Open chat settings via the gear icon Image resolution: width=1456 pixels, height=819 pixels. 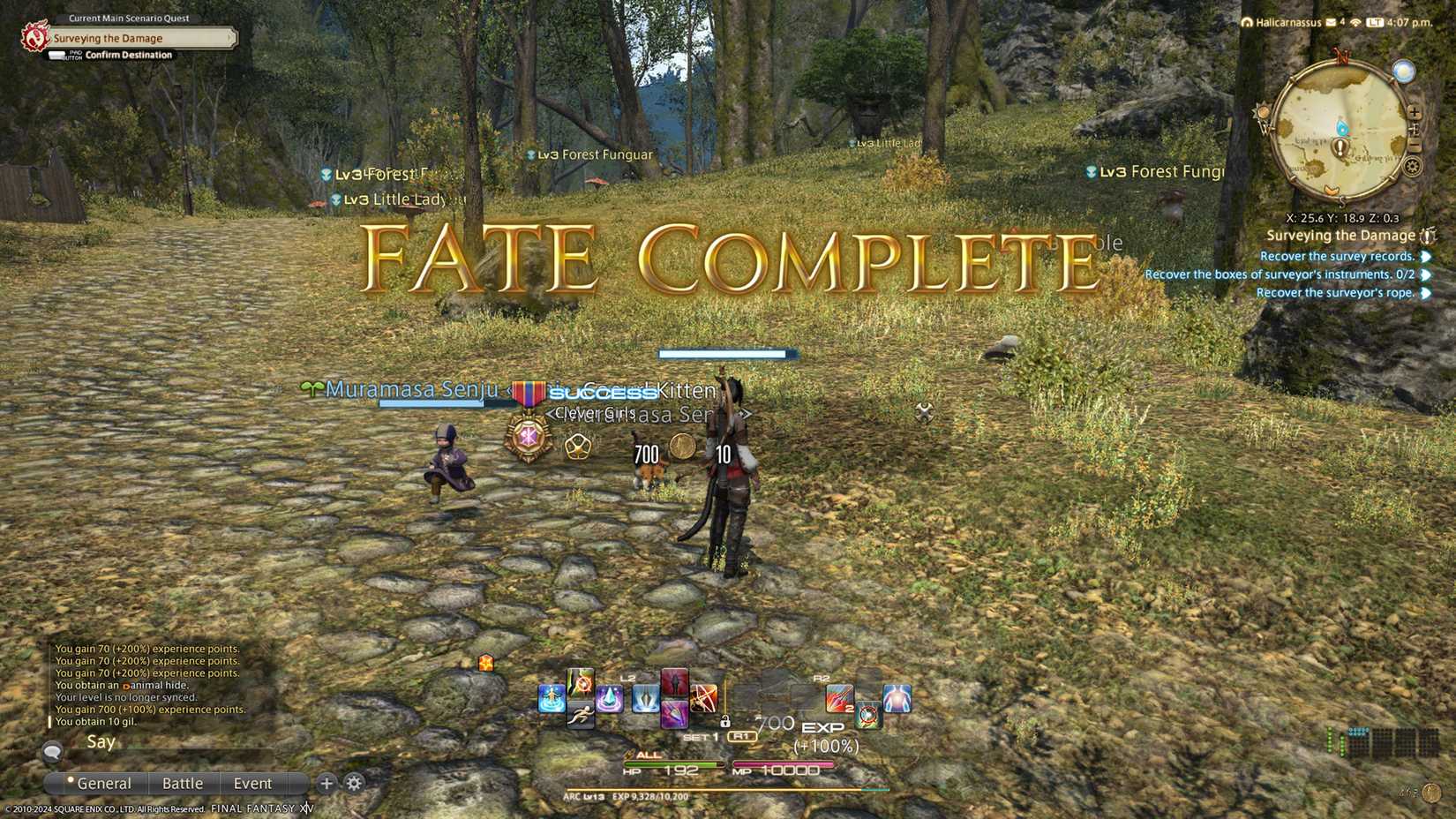[x=353, y=783]
